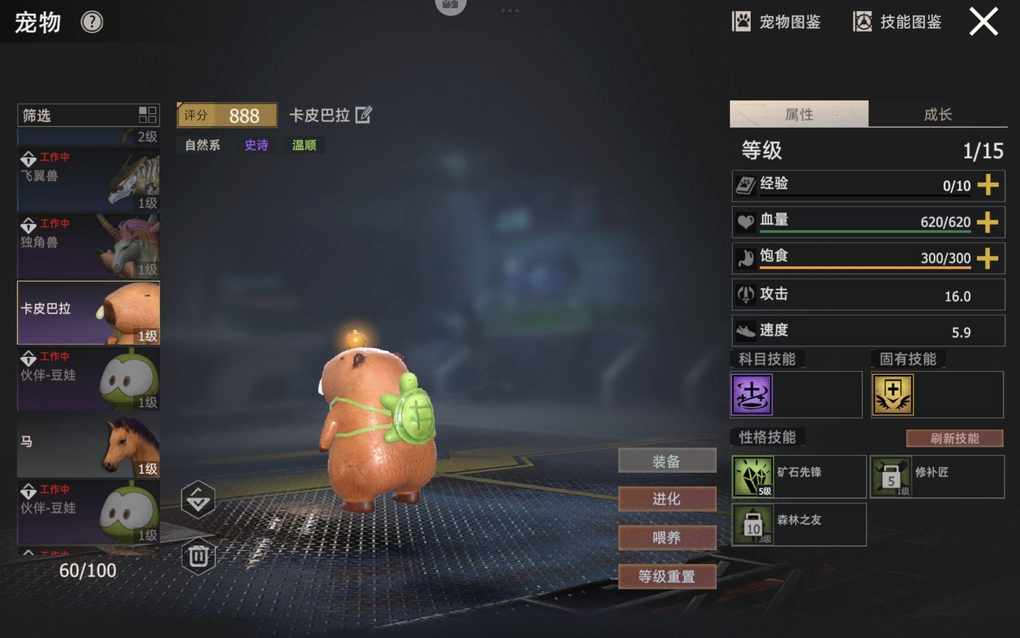This screenshot has width=1020, height=638.
Task: Click the question mark help icon
Action: point(92,22)
